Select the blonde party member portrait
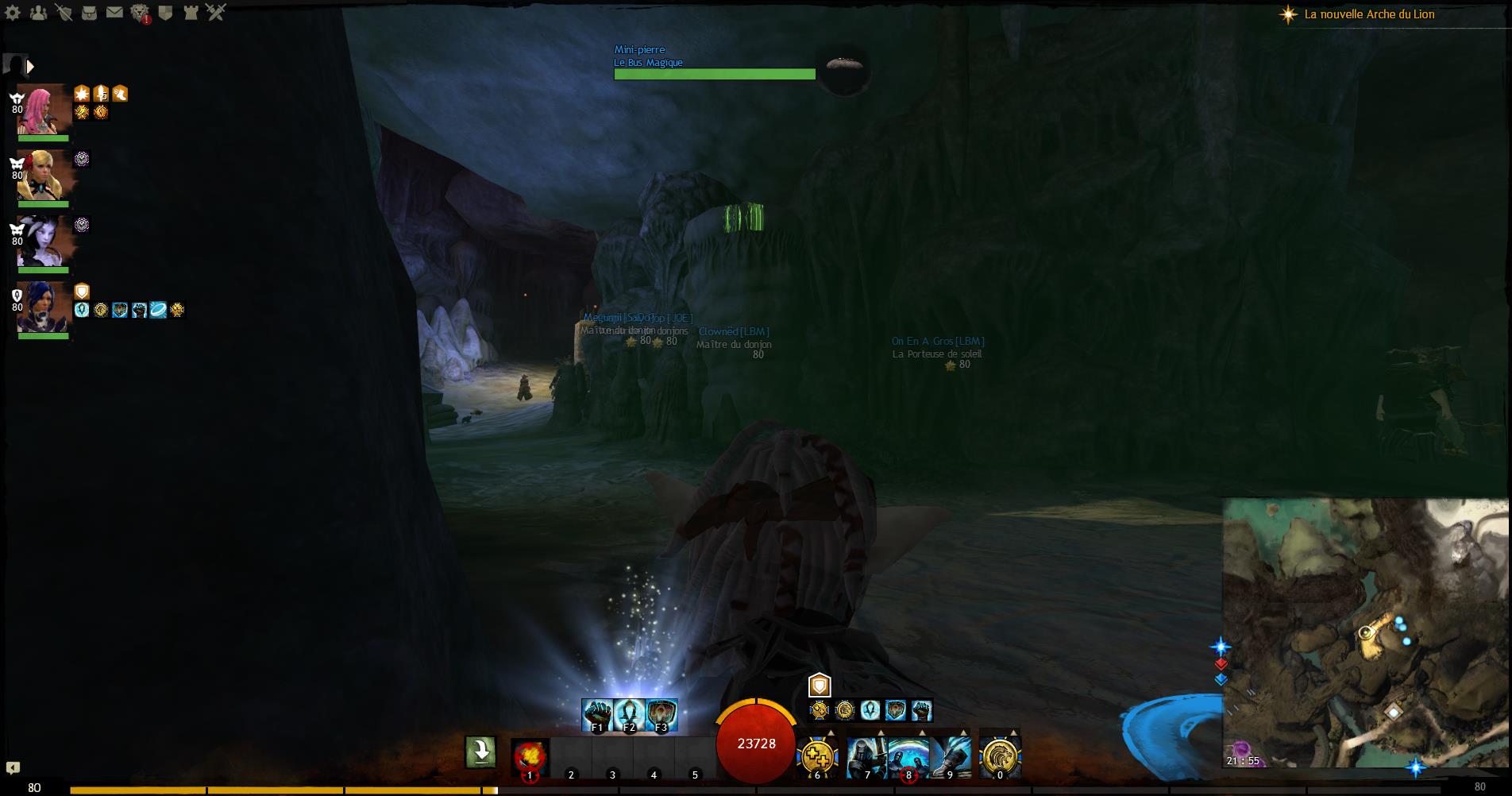The image size is (1512, 796). [x=44, y=176]
